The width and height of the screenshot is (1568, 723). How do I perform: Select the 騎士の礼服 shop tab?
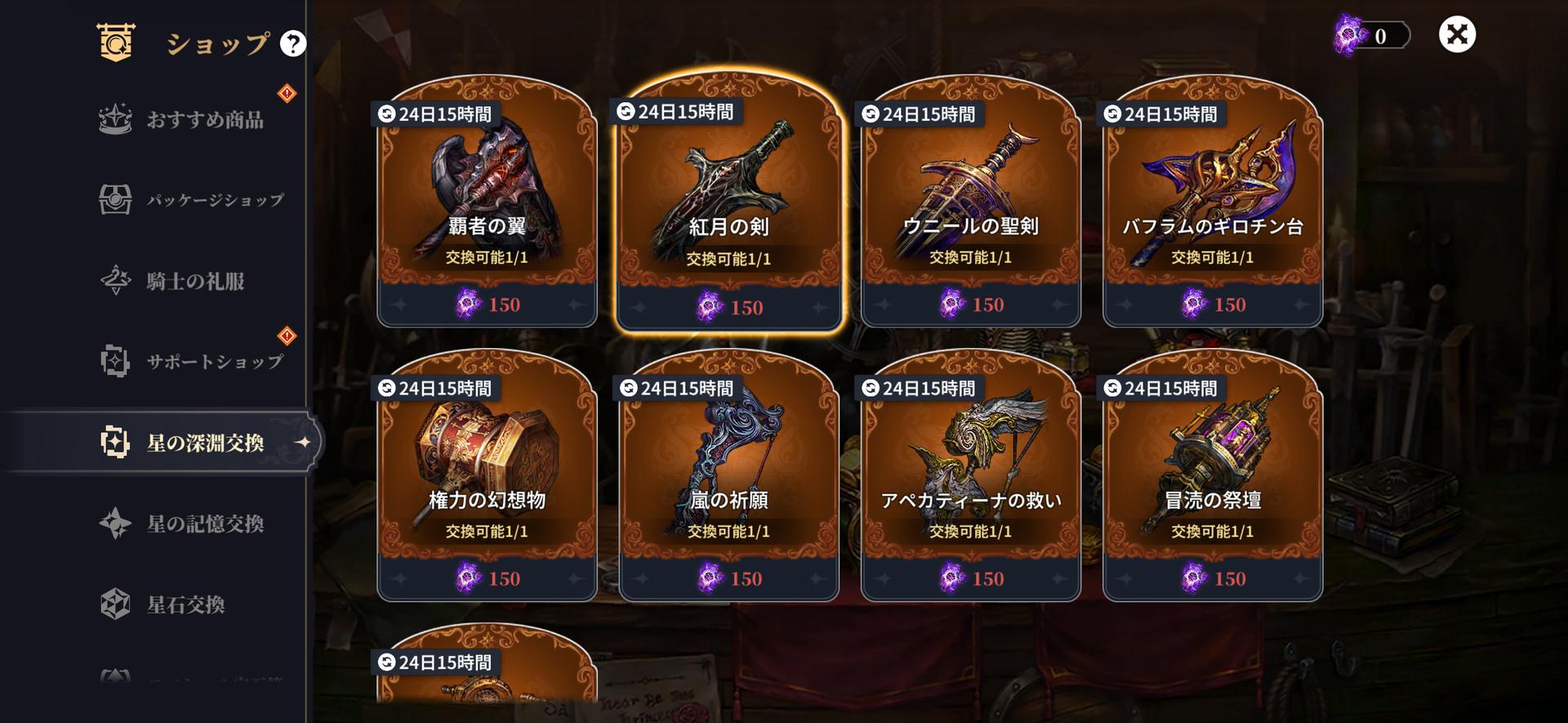pos(195,281)
